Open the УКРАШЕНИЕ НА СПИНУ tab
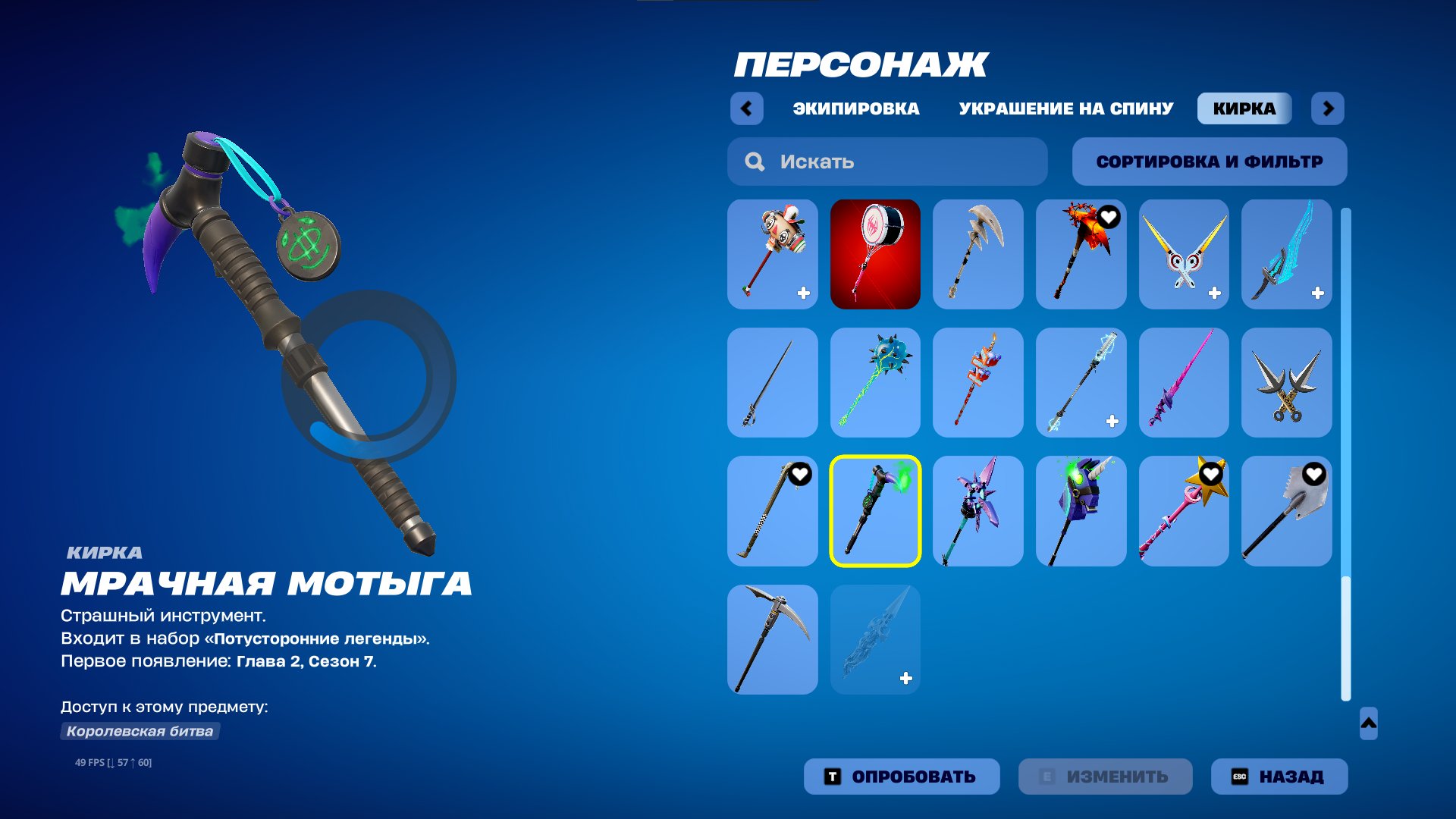Image resolution: width=1456 pixels, height=819 pixels. pos(1064,108)
